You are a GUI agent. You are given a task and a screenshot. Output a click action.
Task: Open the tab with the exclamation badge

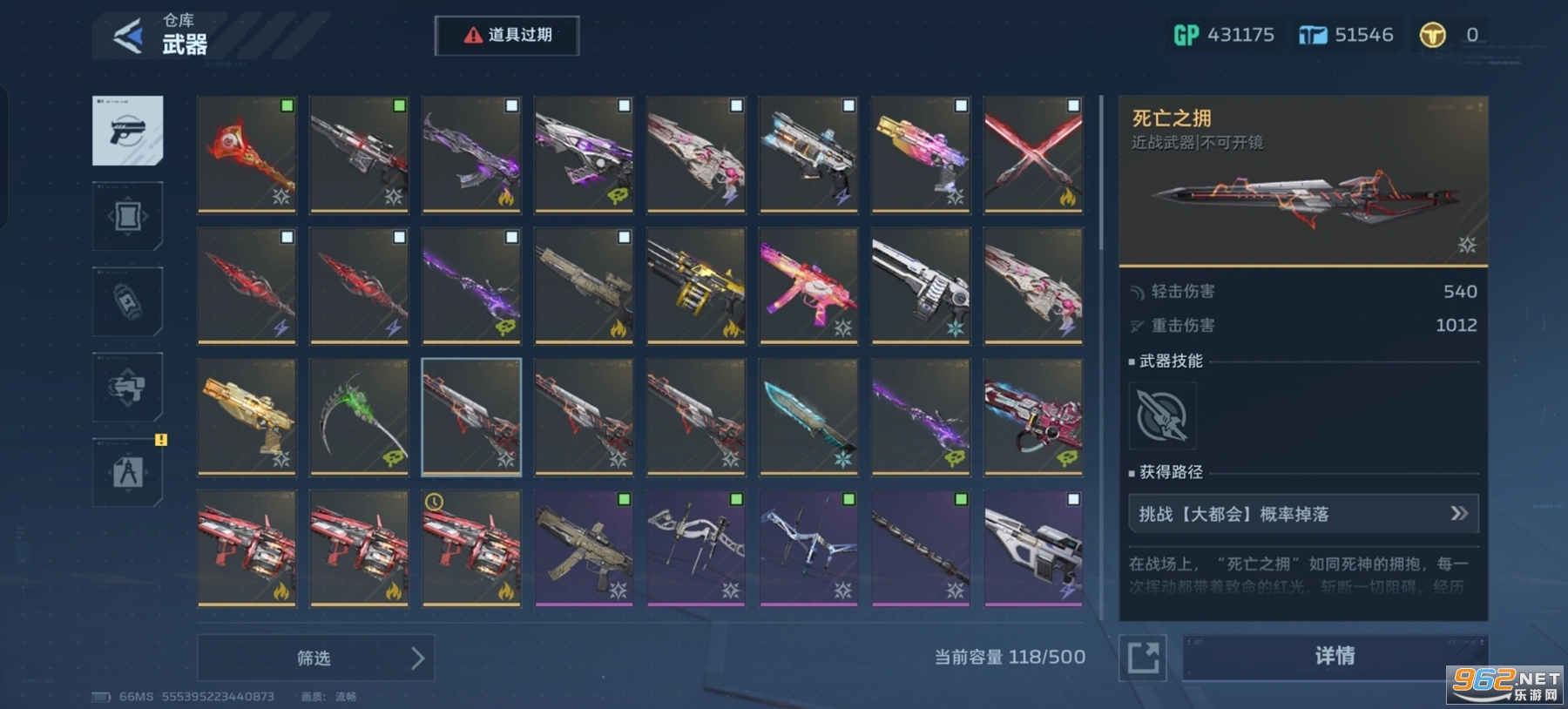tap(127, 472)
